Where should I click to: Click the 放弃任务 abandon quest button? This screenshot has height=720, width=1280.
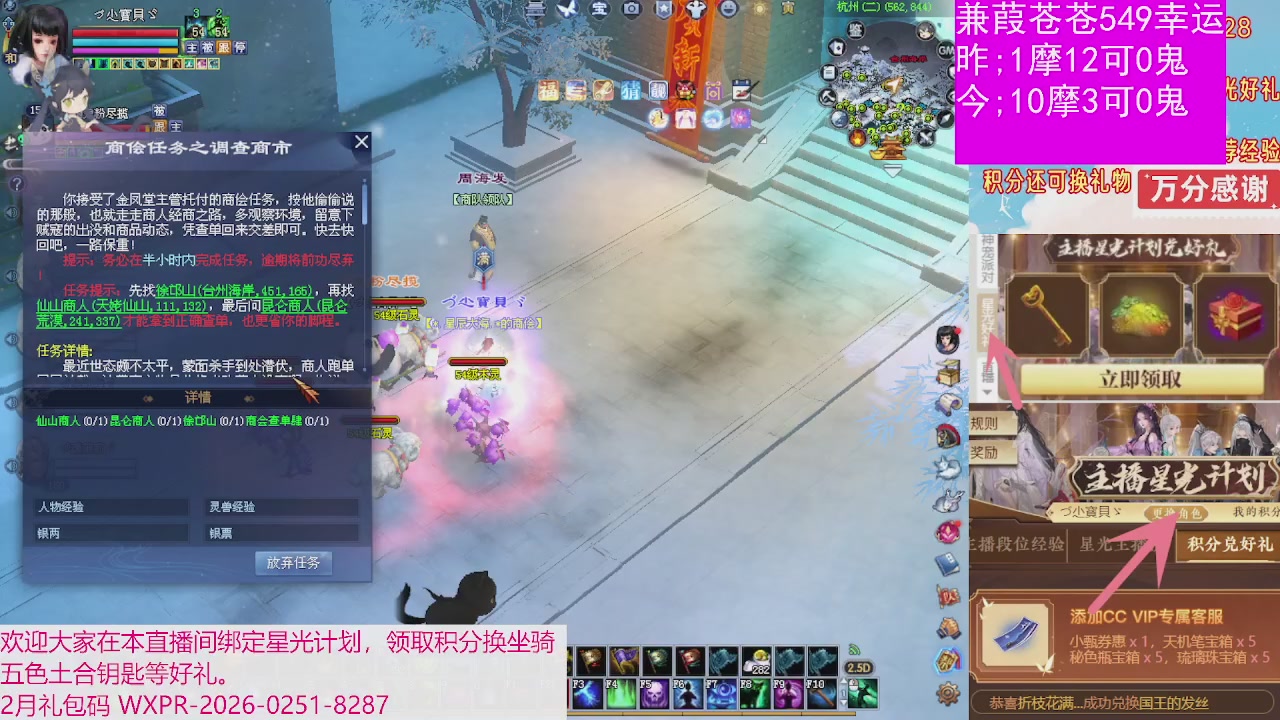293,563
